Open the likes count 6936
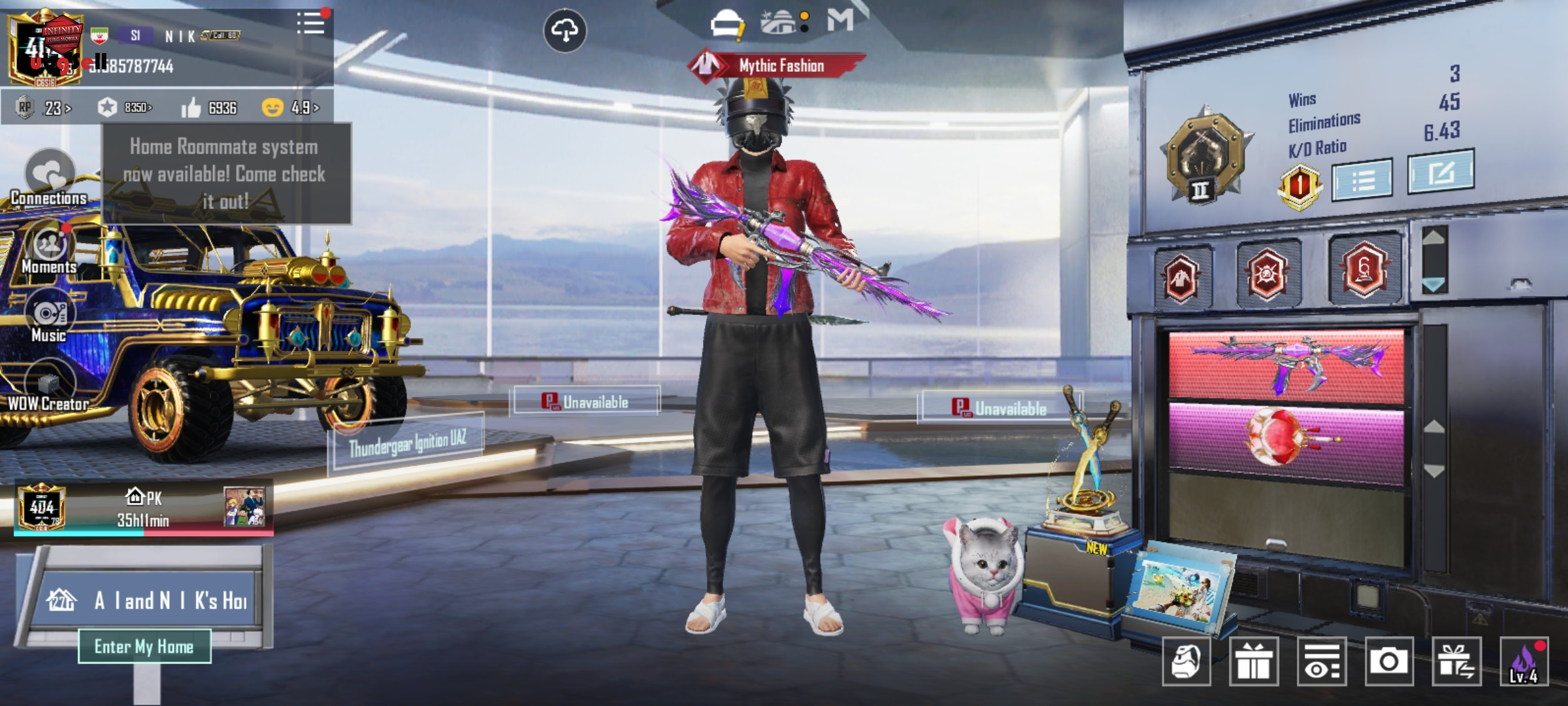 (x=210, y=108)
